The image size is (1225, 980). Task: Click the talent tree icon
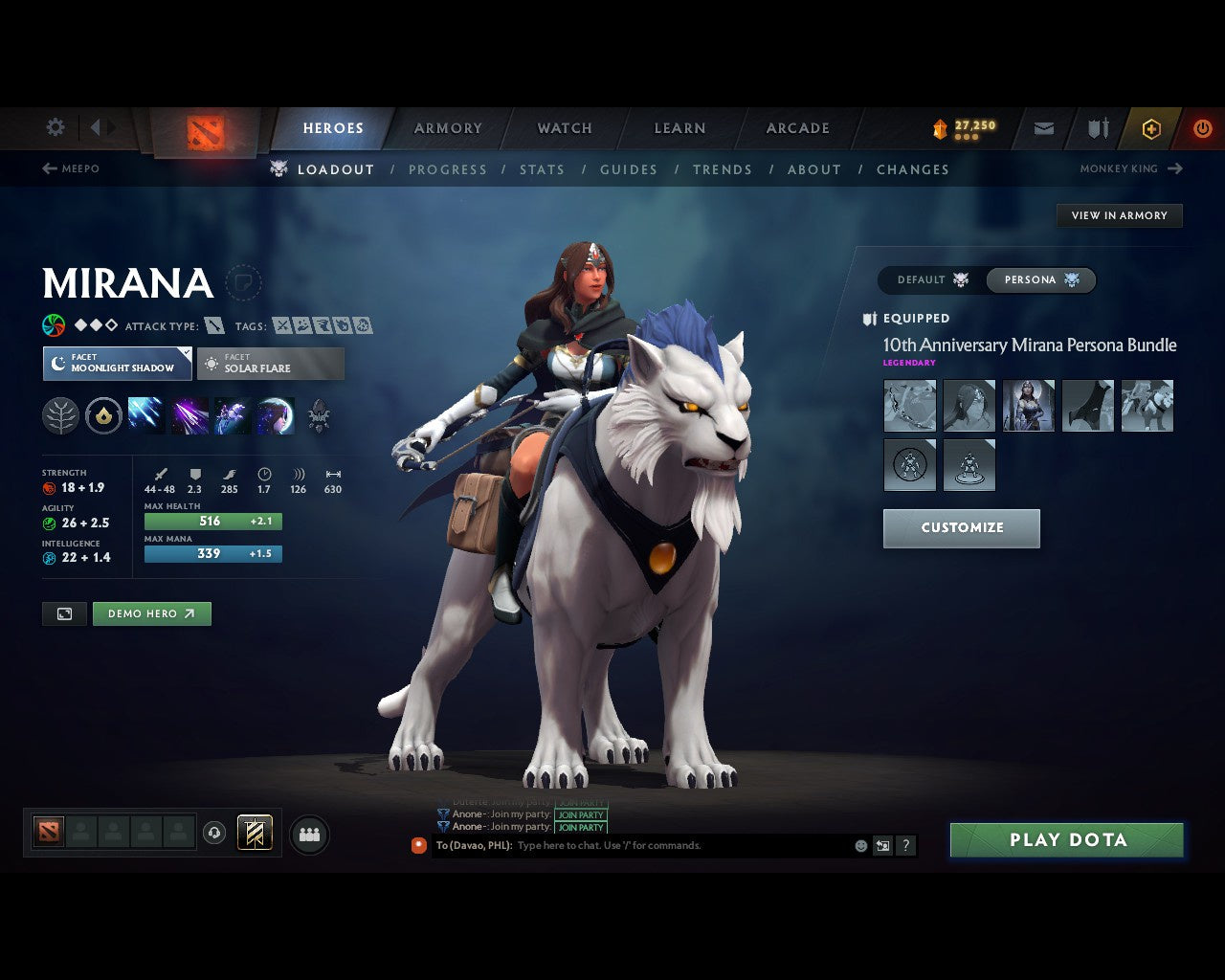point(60,415)
